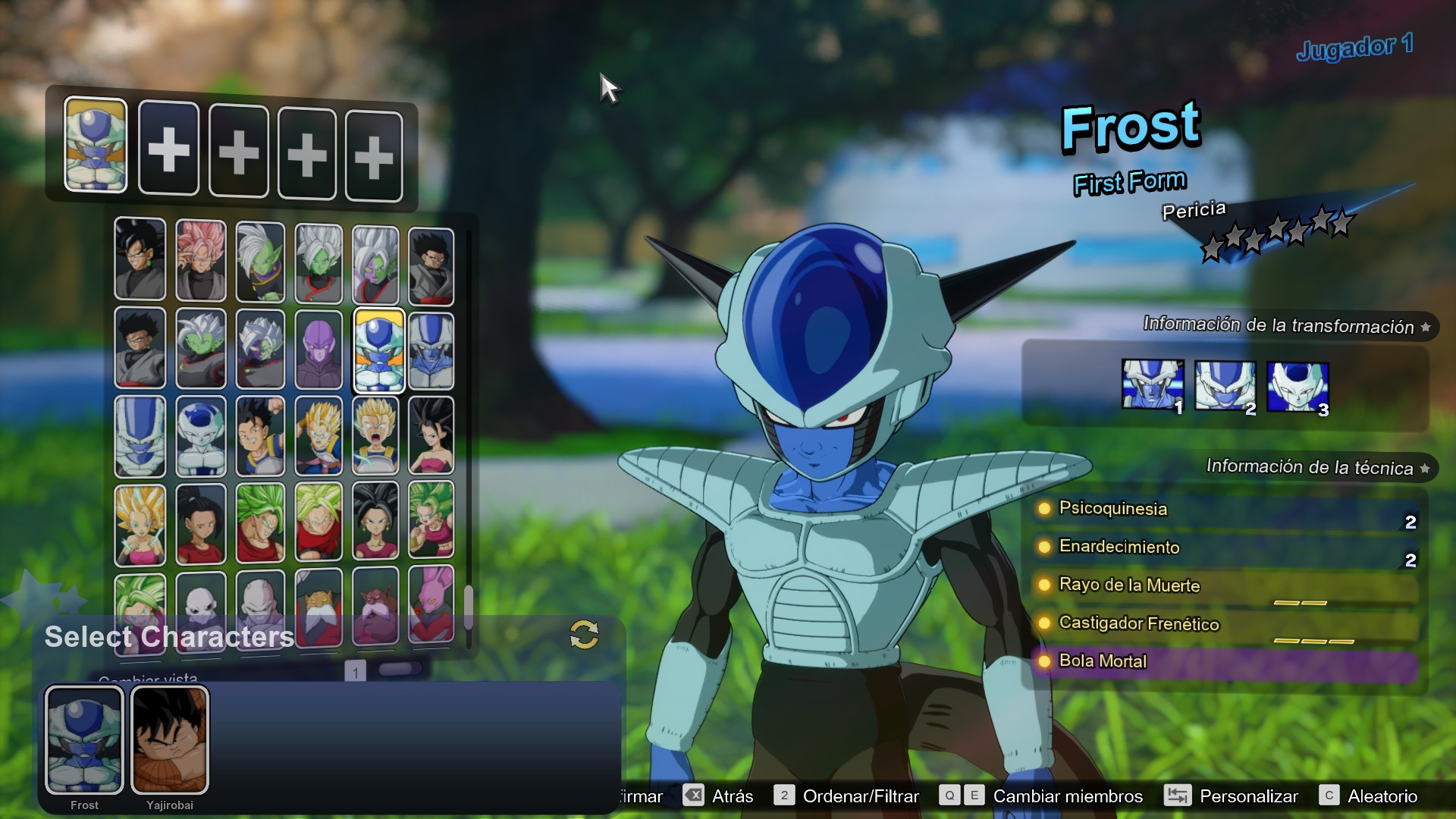Select the Goku Black character portrait
The height and width of the screenshot is (819, 1456).
click(x=140, y=260)
